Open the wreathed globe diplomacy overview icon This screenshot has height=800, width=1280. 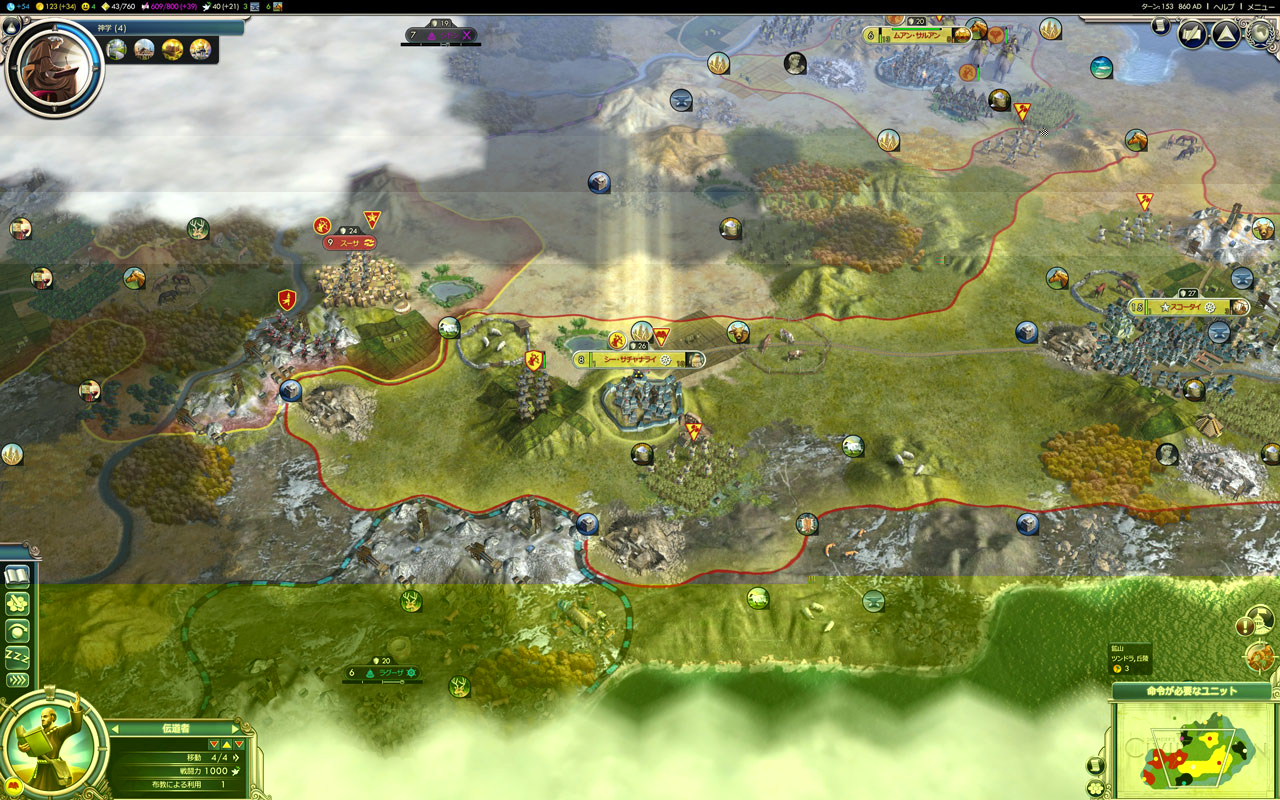[1260, 33]
